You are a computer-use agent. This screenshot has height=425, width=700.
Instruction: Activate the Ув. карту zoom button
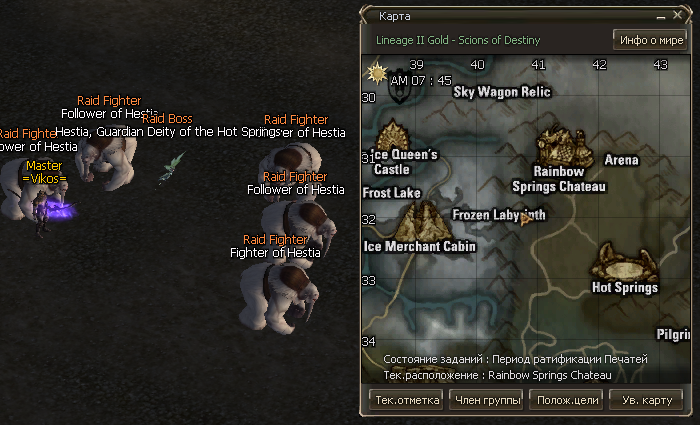pos(646,400)
